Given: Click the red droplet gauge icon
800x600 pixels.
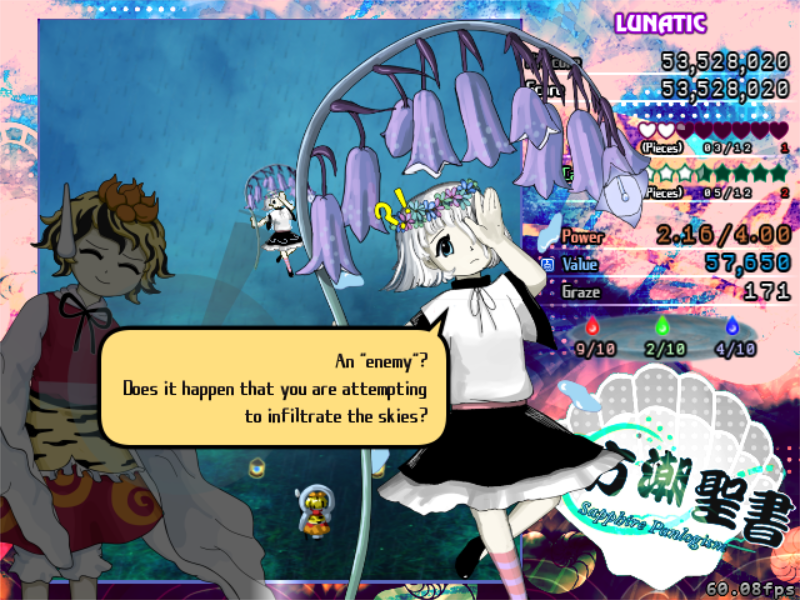Looking at the screenshot, I should click(591, 326).
